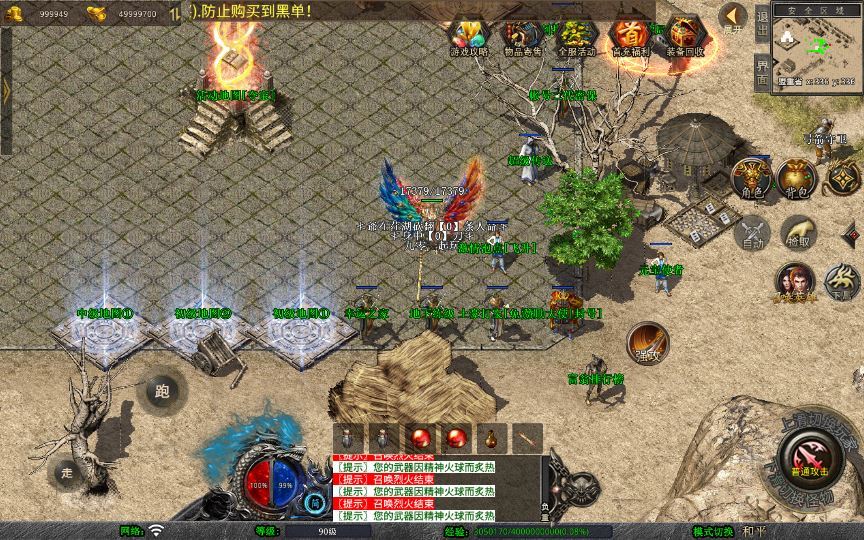864x540 pixels.
Task: Click the 界面 interface tab
Action: pos(762,69)
